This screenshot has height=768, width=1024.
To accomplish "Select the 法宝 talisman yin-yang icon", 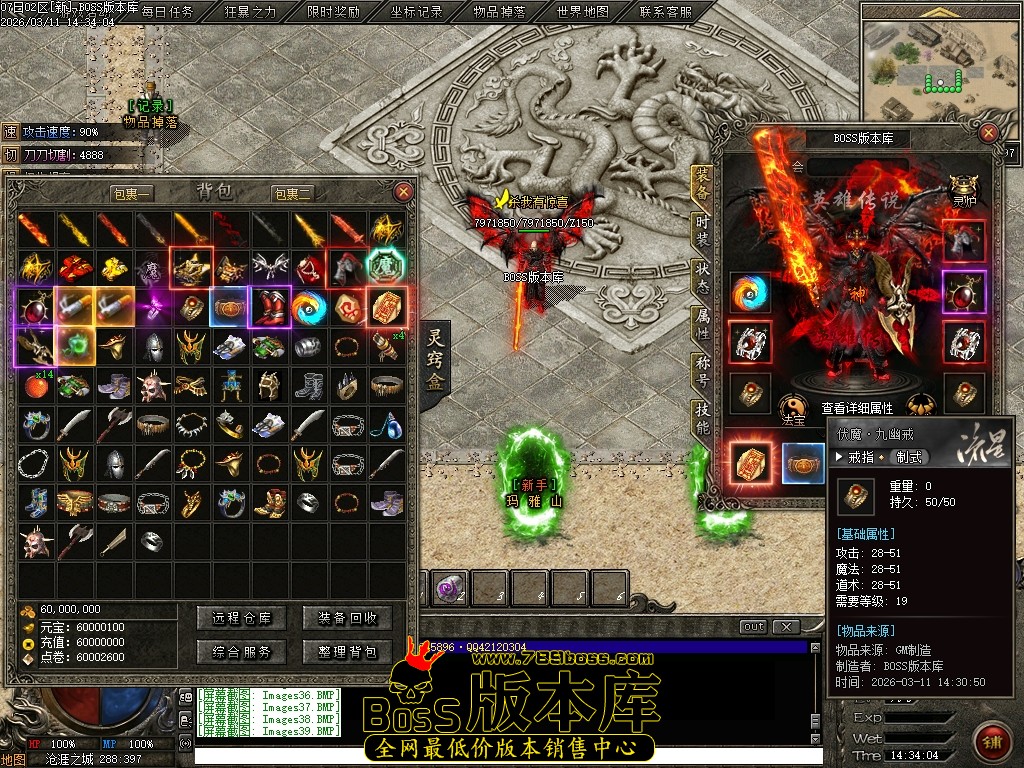I will 793,406.
